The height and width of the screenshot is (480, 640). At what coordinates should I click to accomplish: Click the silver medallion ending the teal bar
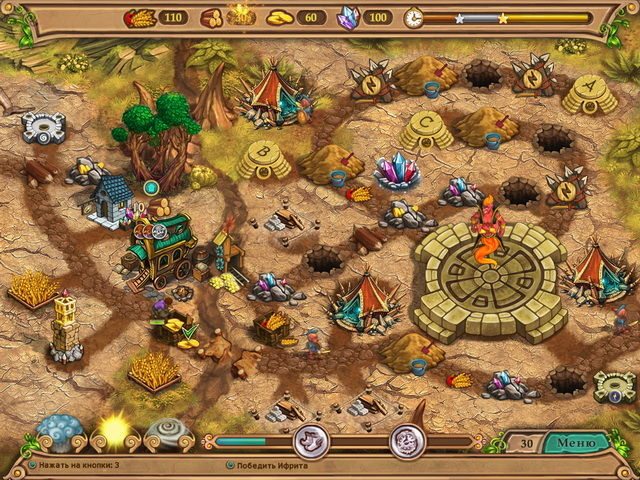click(310, 441)
